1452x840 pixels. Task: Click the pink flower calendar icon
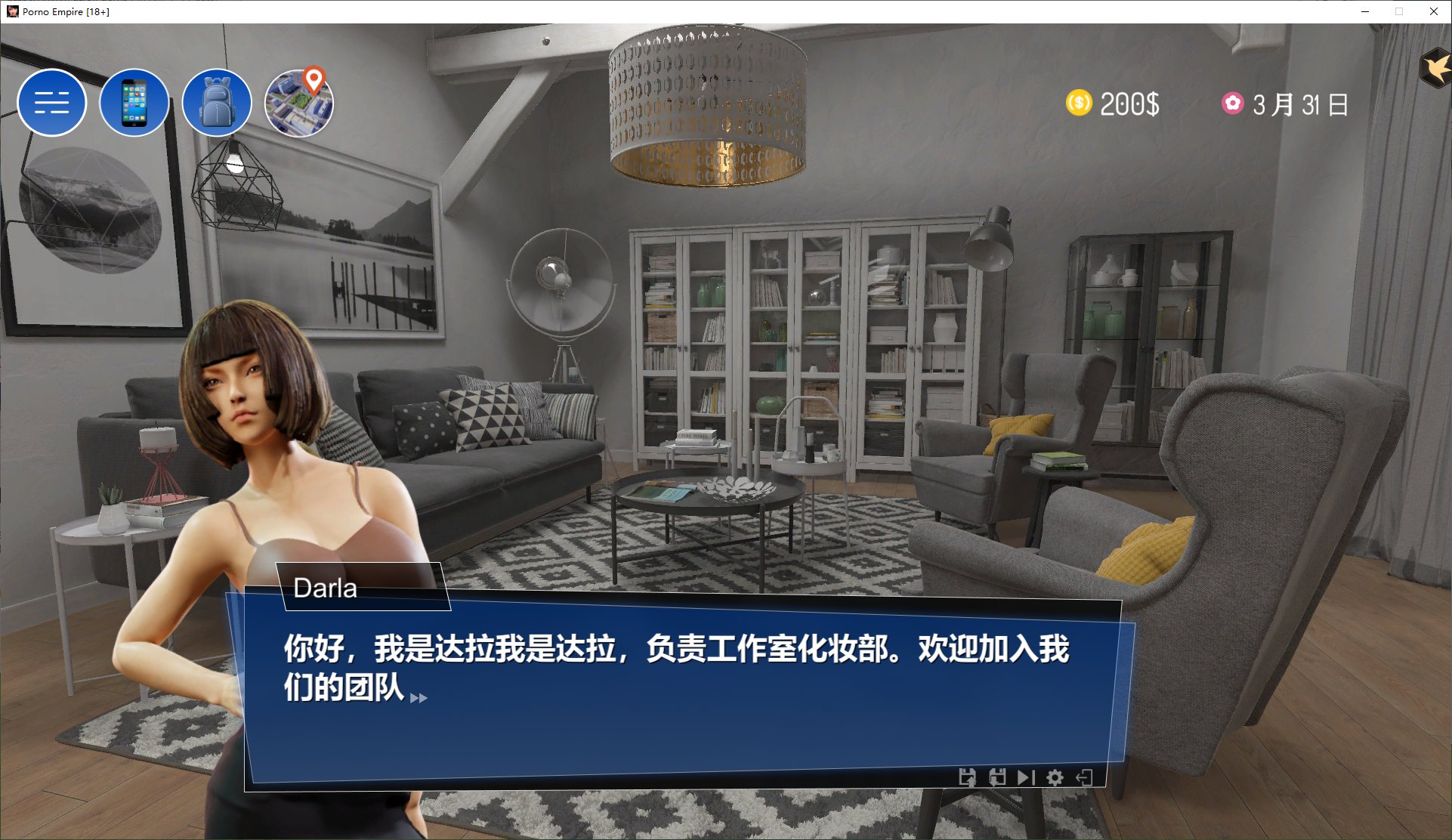1234,104
